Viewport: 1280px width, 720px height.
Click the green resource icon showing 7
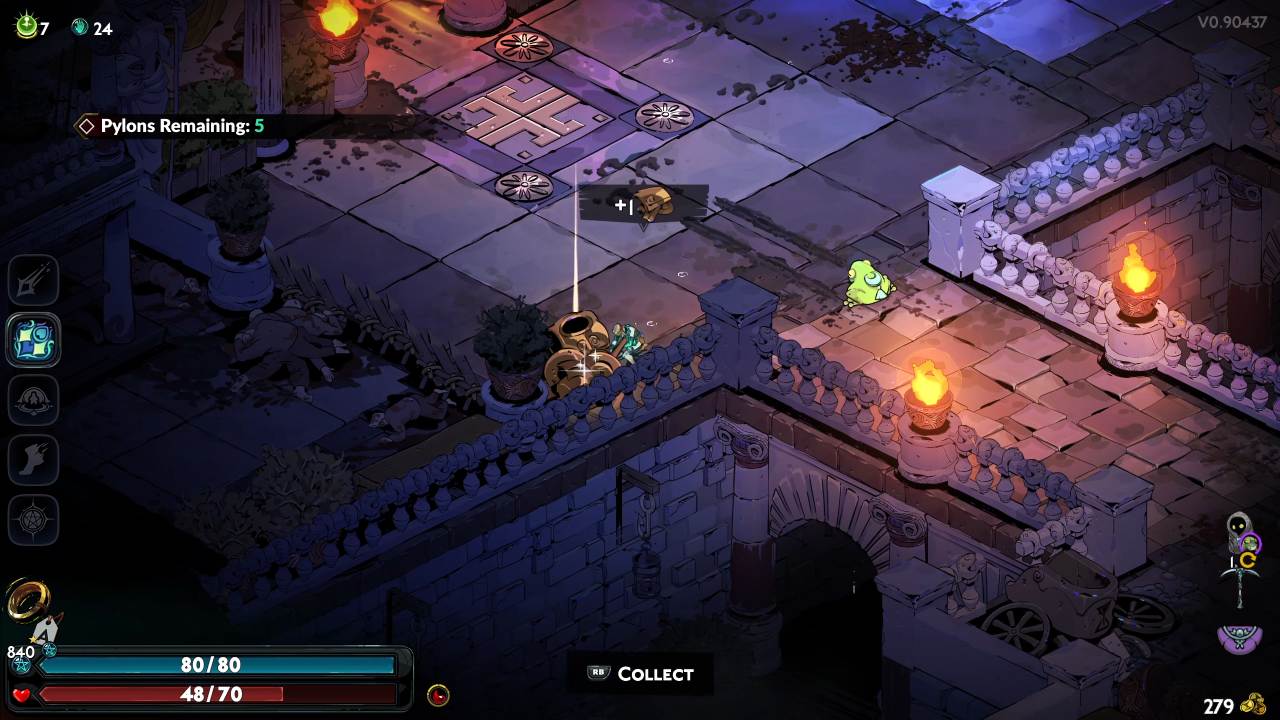tap(25, 27)
